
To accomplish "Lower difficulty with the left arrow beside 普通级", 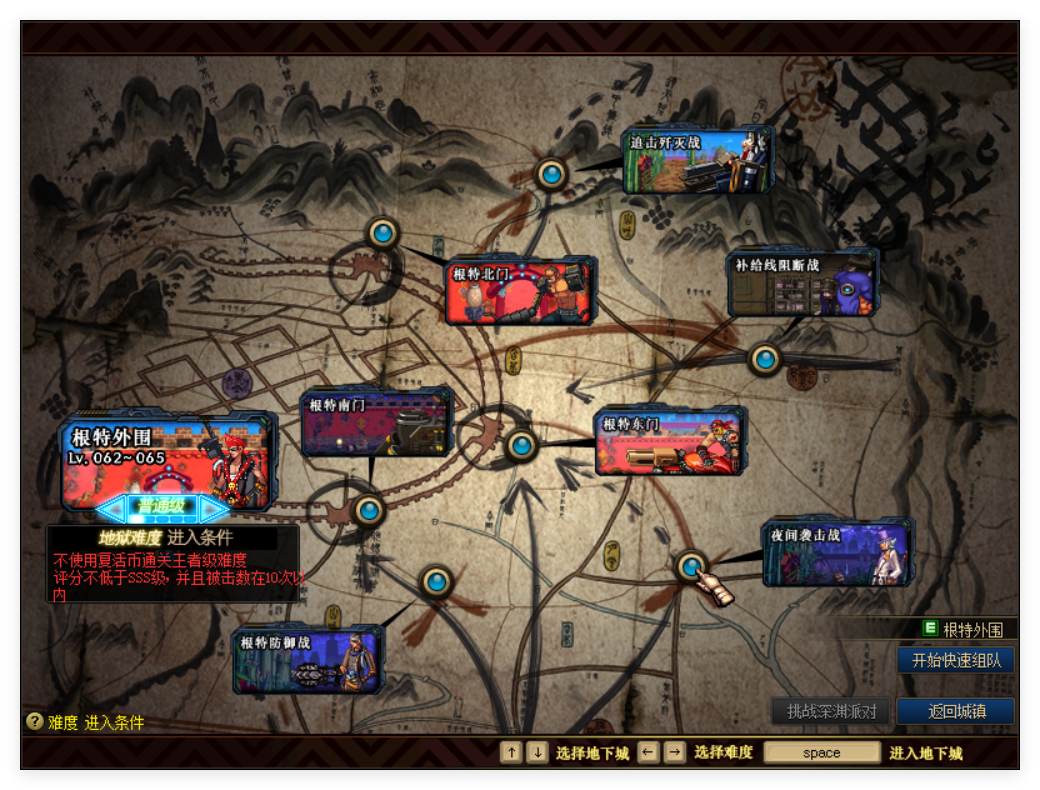I will pyautogui.click(x=113, y=508).
